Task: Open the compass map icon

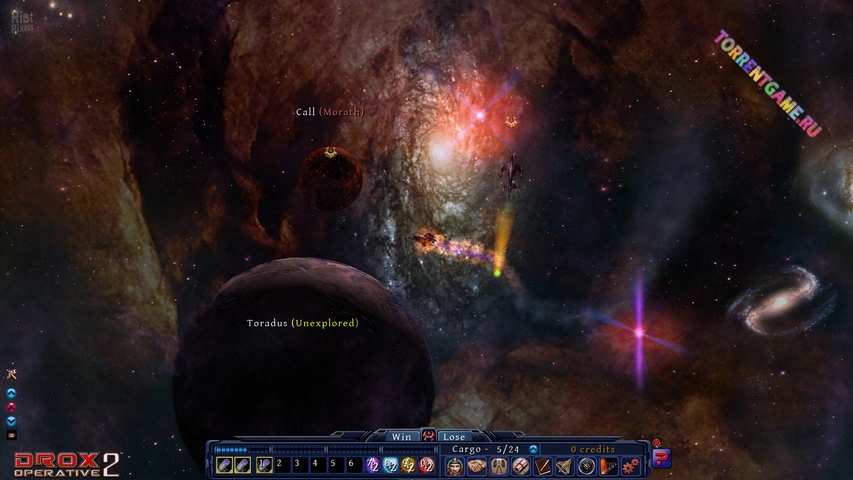Action: pyautogui.click(x=587, y=466)
